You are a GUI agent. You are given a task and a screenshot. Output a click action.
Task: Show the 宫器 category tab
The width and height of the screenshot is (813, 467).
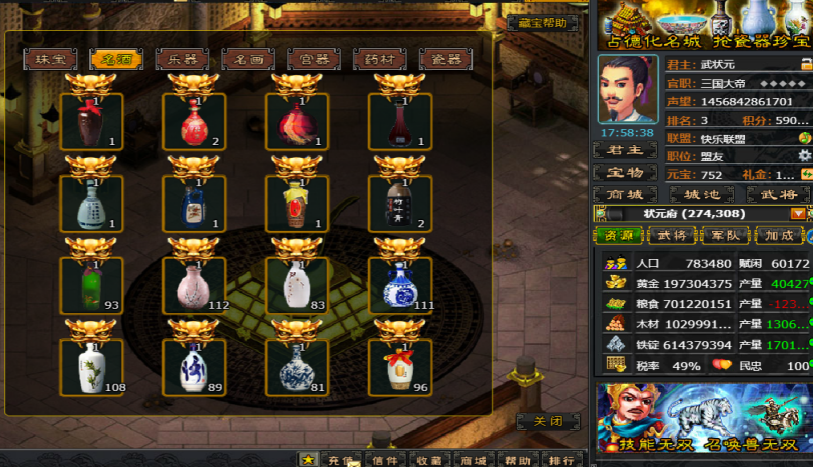[x=314, y=59]
